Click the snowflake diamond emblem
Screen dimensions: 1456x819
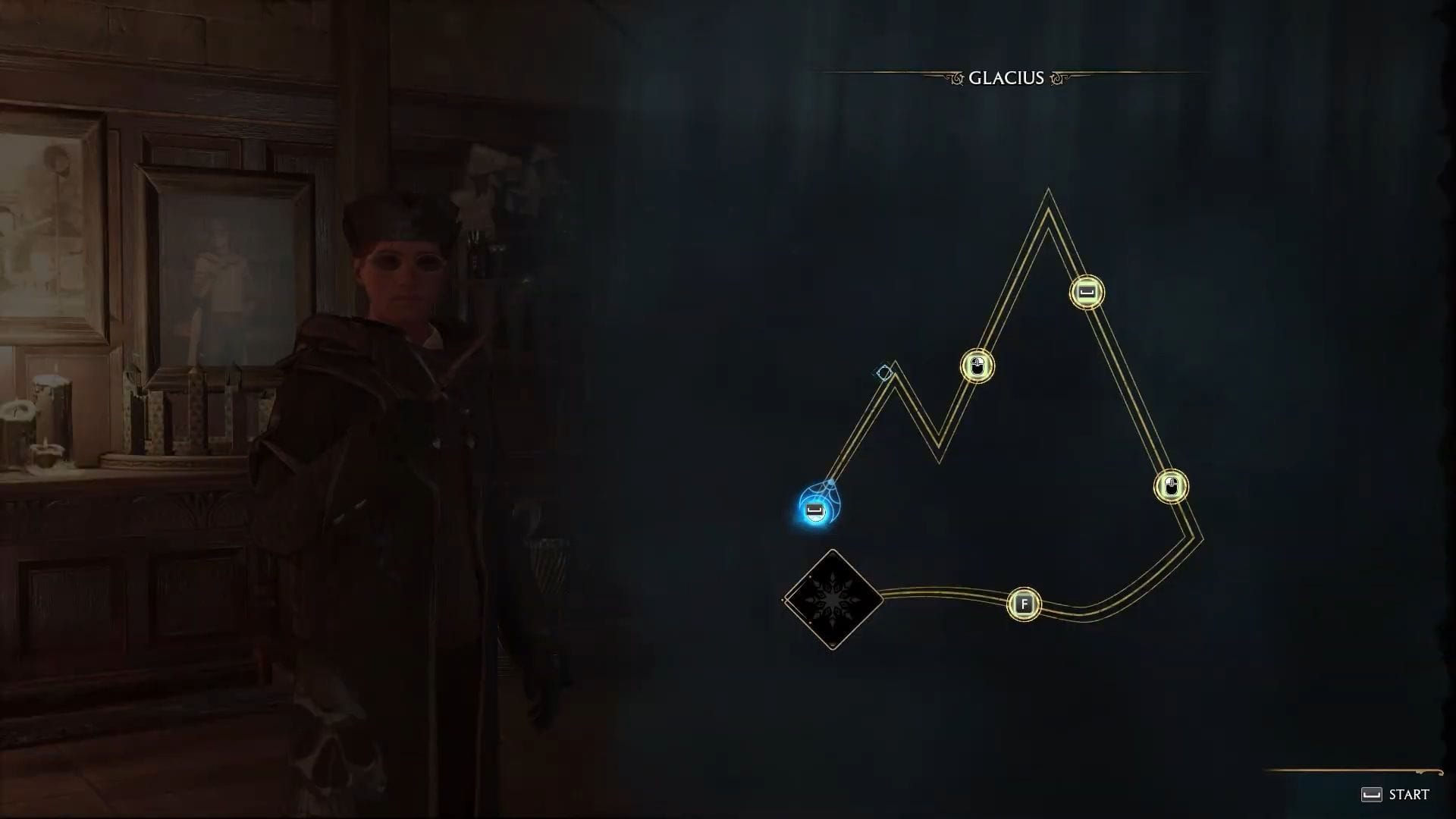pos(832,598)
